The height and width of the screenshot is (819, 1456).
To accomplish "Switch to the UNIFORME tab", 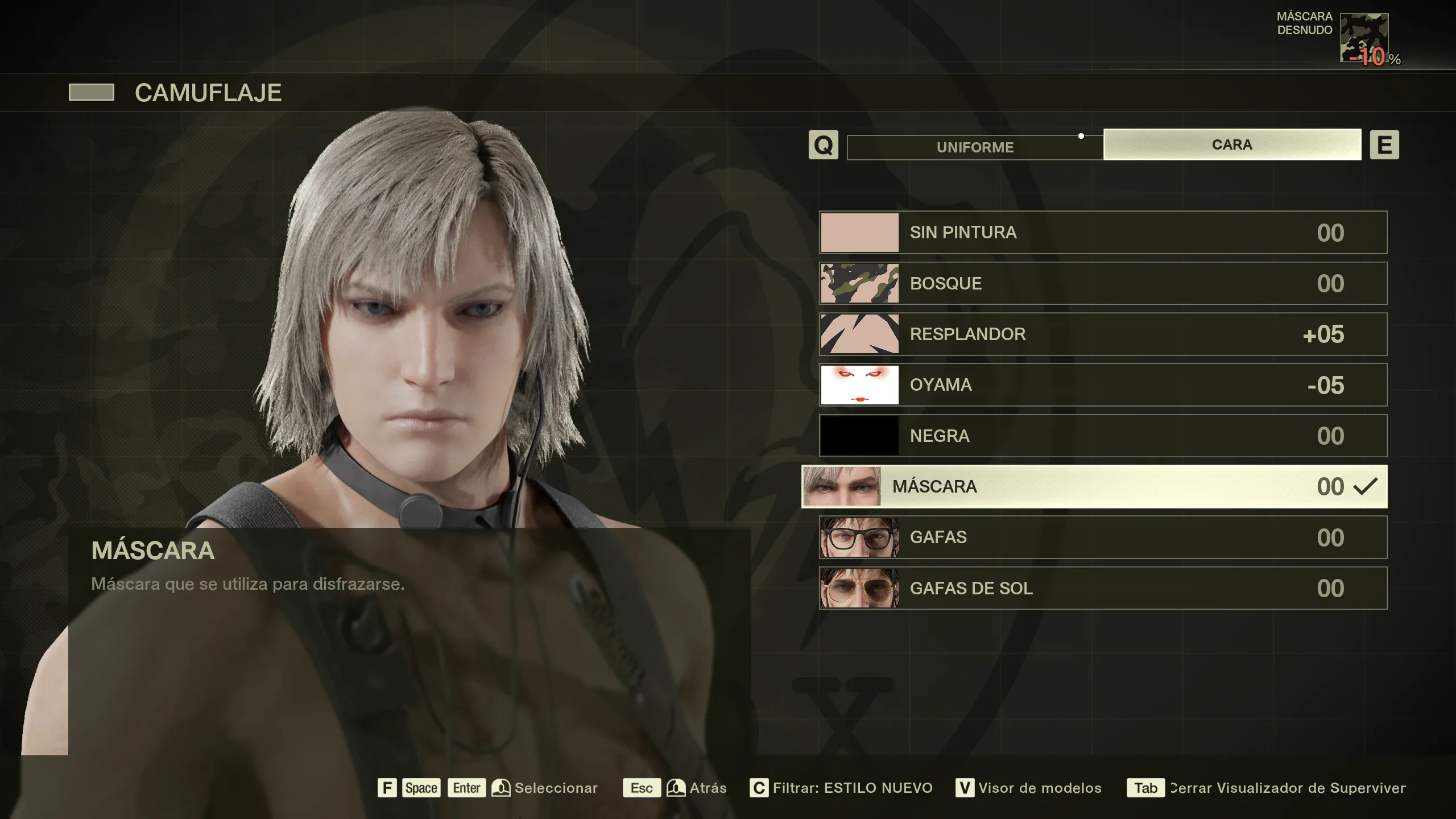I will point(975,147).
